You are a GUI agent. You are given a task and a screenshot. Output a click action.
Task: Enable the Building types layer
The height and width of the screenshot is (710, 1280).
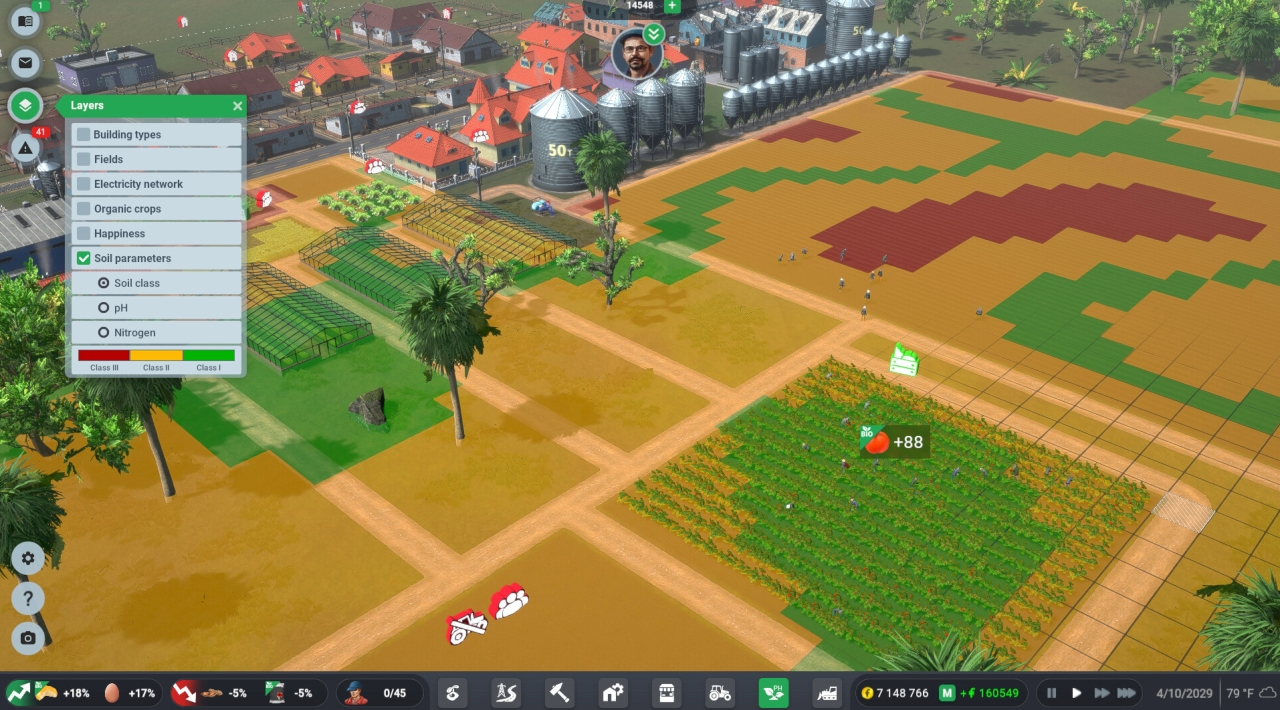click(x=84, y=134)
